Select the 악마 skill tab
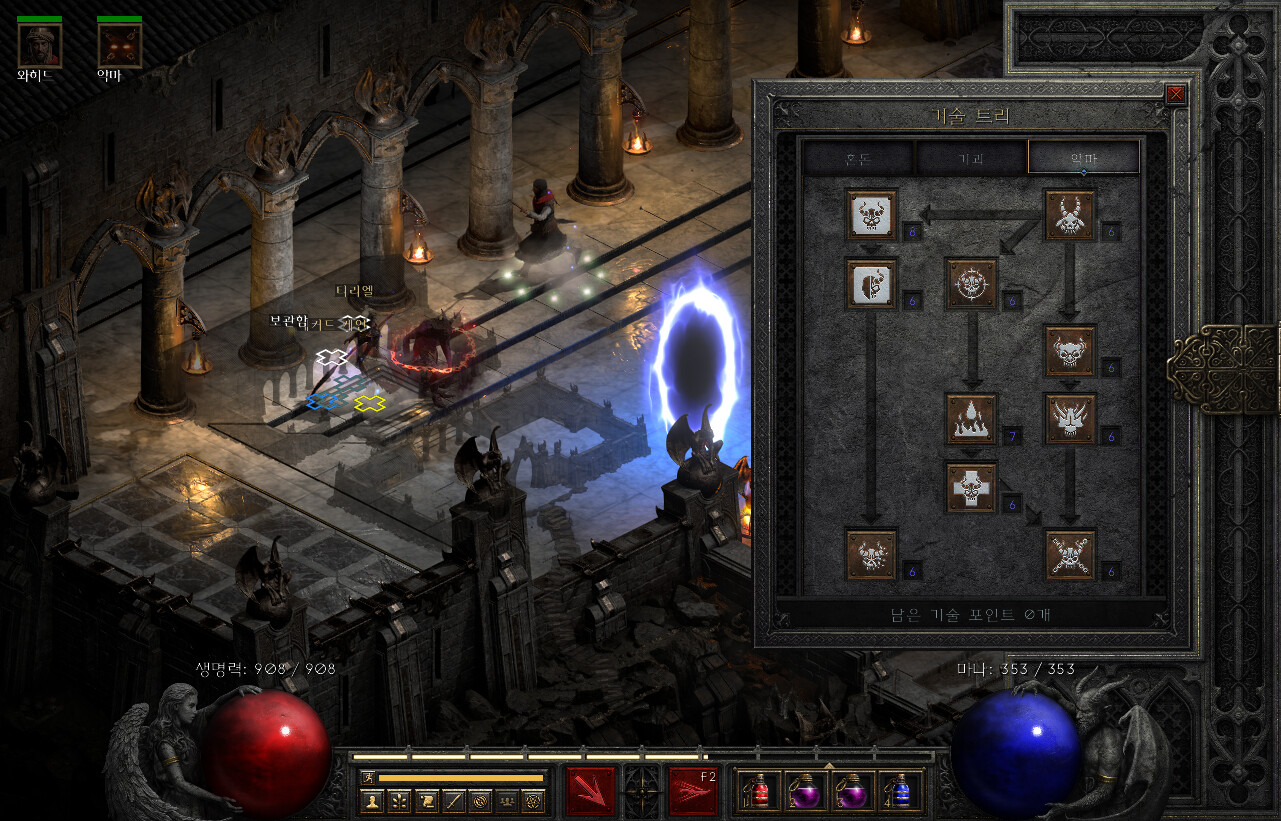Screen dimensions: 1281x821 coord(1083,157)
